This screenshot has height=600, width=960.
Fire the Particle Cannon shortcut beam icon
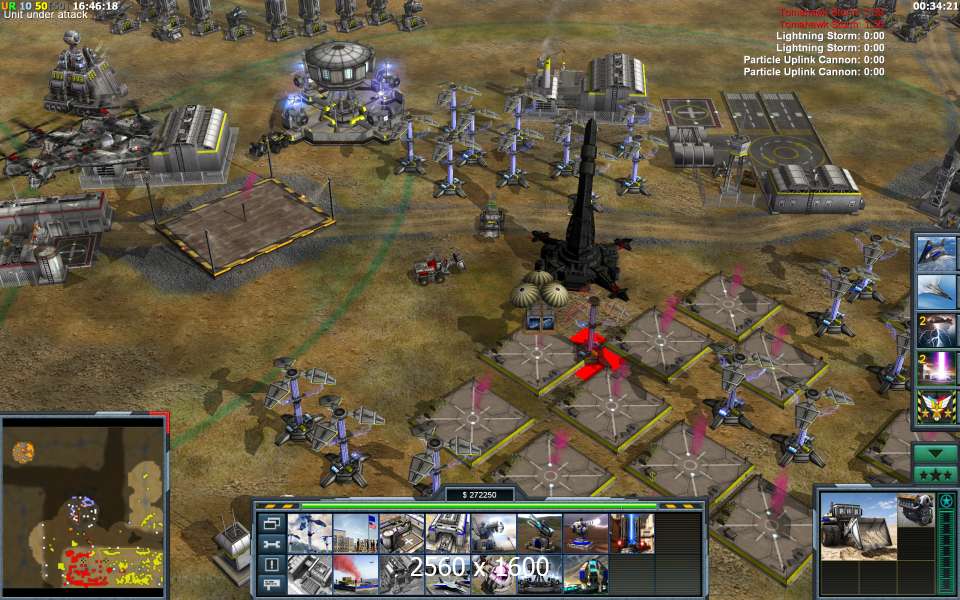[938, 368]
